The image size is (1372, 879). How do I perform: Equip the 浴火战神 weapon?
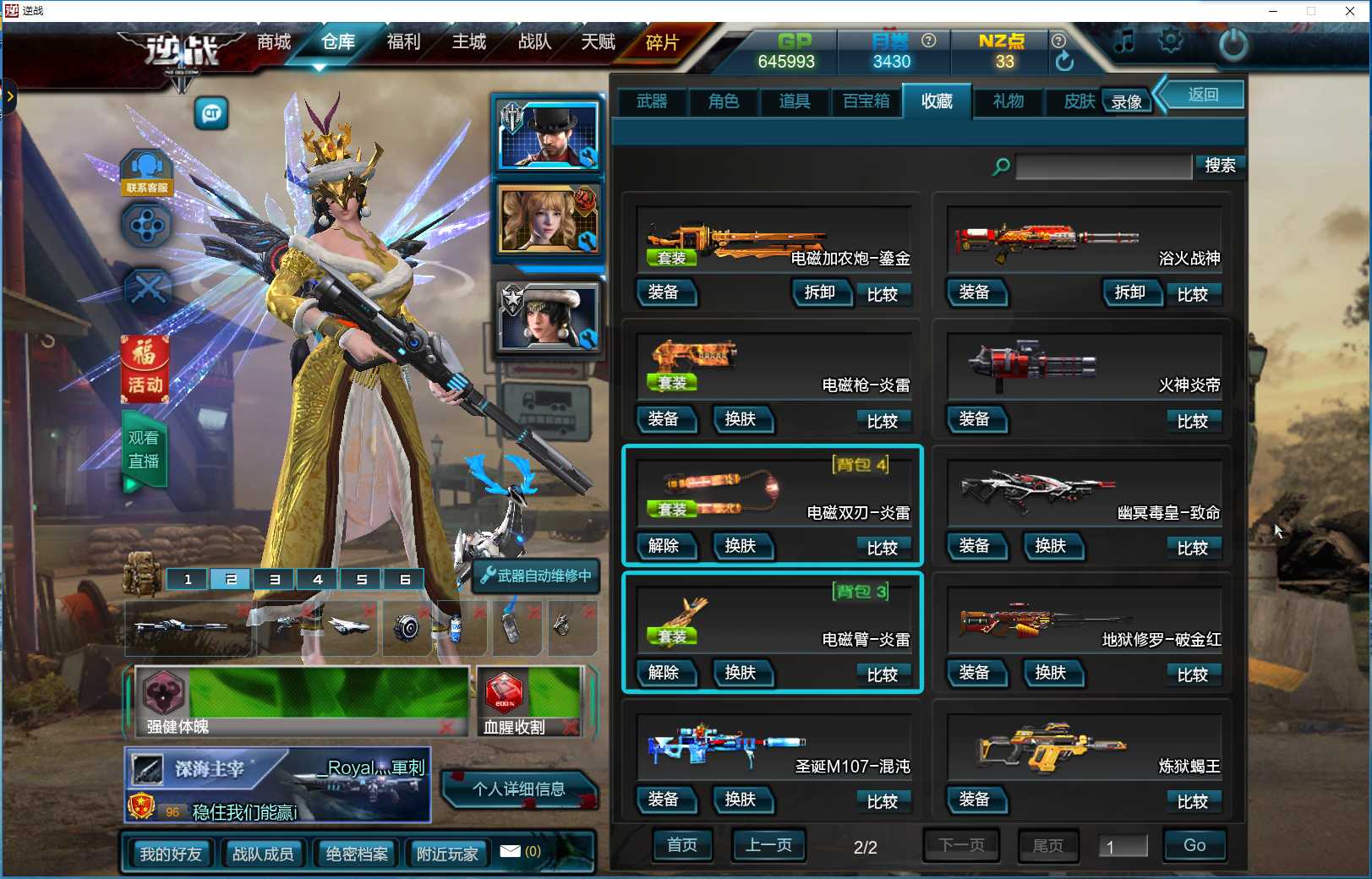pyautogui.click(x=975, y=292)
